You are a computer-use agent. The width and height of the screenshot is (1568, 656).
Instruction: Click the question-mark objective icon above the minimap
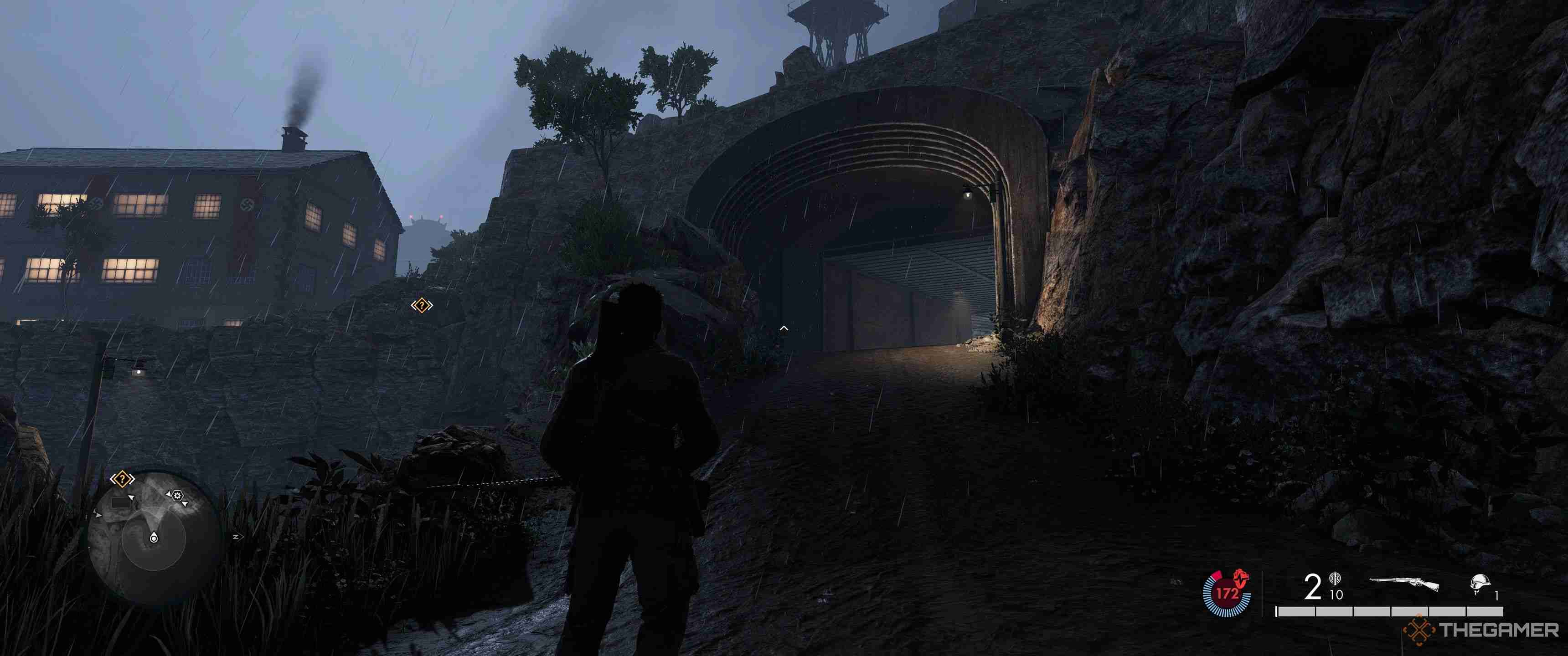point(122,479)
